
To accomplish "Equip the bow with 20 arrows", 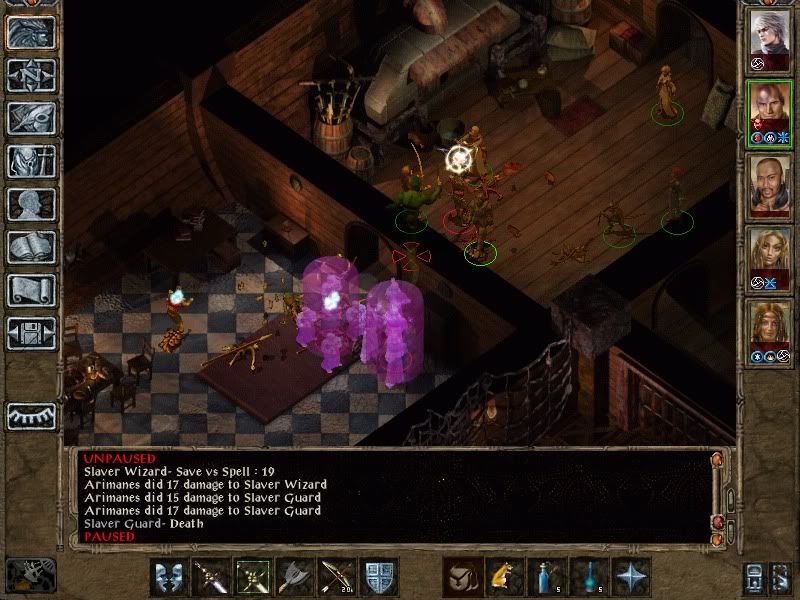I will [336, 577].
